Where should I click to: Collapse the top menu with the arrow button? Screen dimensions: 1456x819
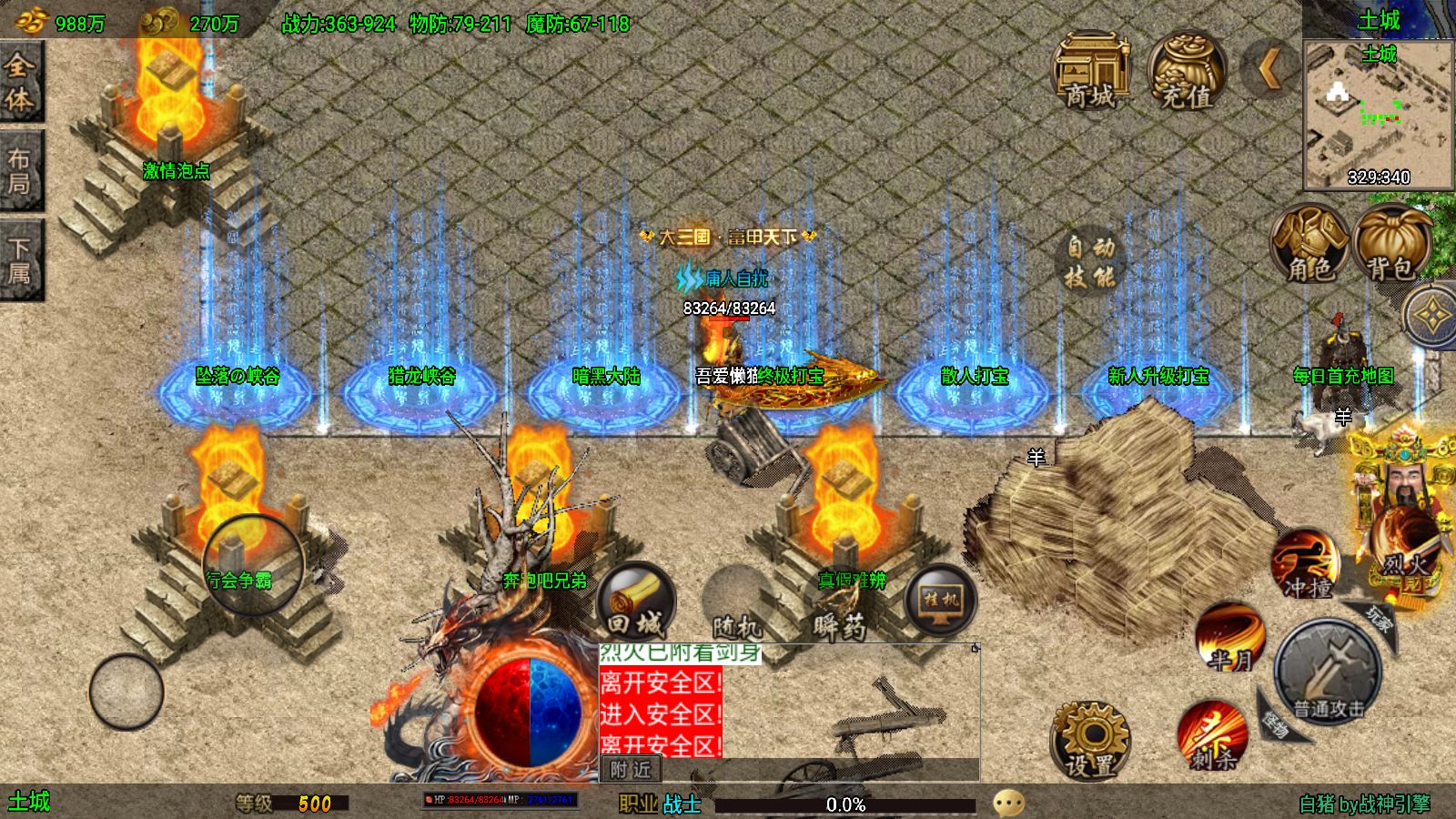[x=1269, y=68]
